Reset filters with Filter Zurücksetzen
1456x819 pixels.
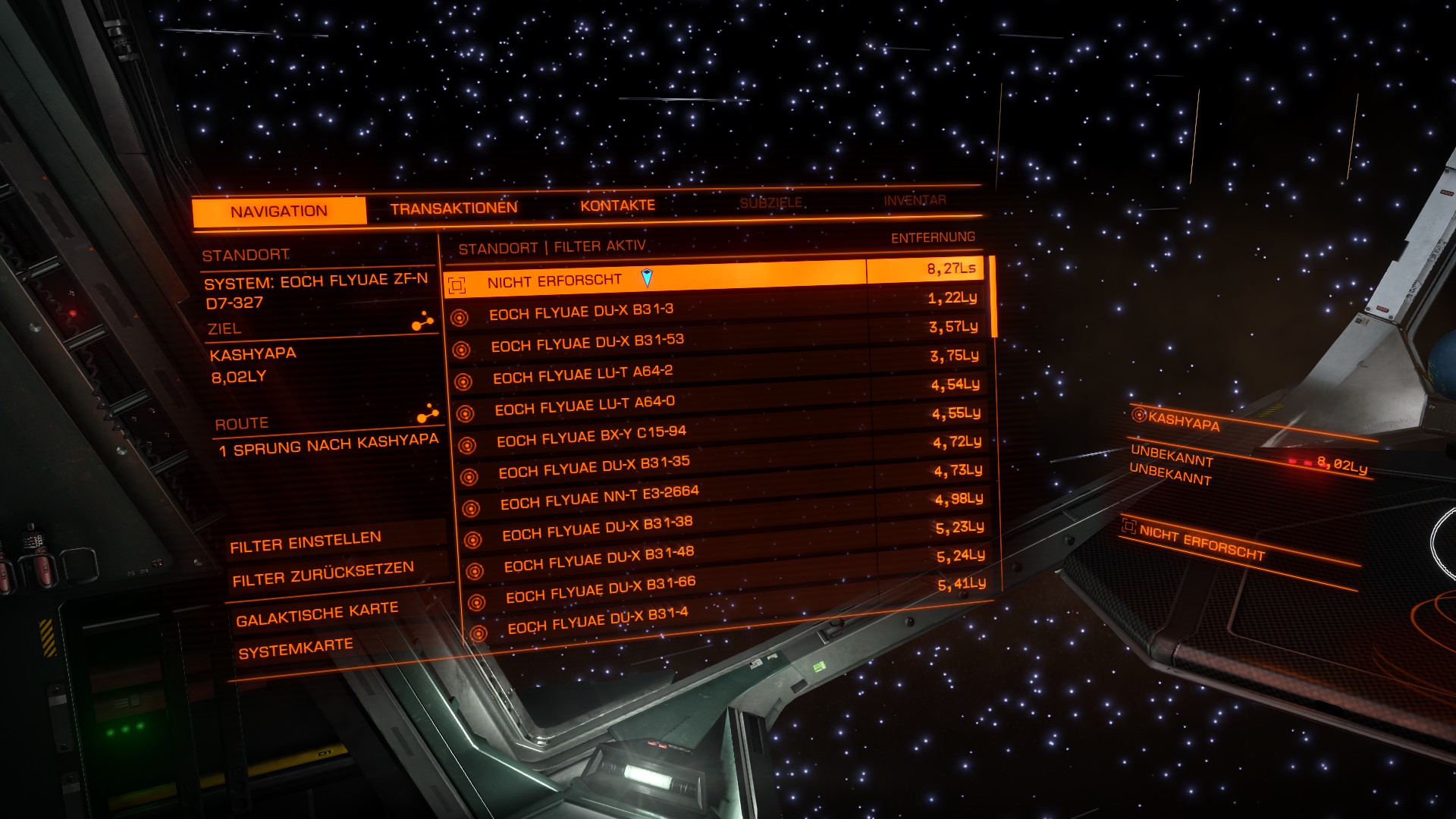pos(323,574)
